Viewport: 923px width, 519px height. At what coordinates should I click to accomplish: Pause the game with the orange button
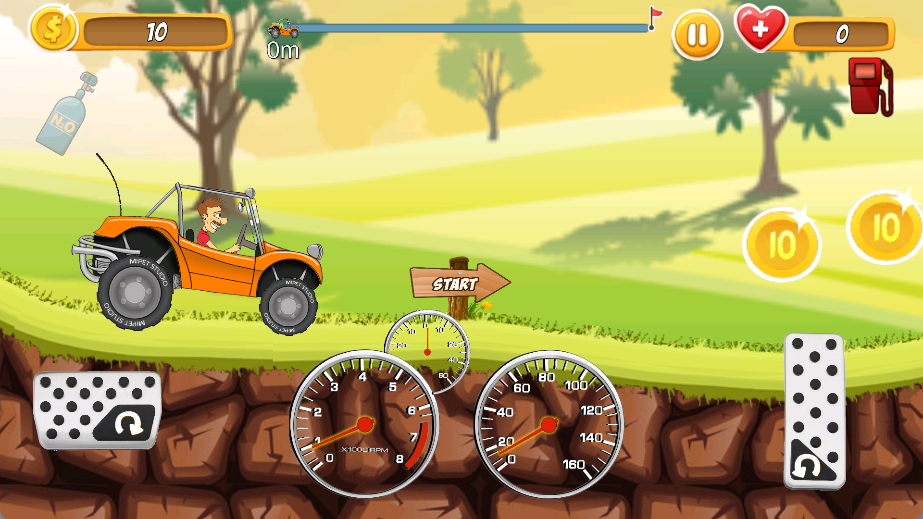[x=697, y=36]
